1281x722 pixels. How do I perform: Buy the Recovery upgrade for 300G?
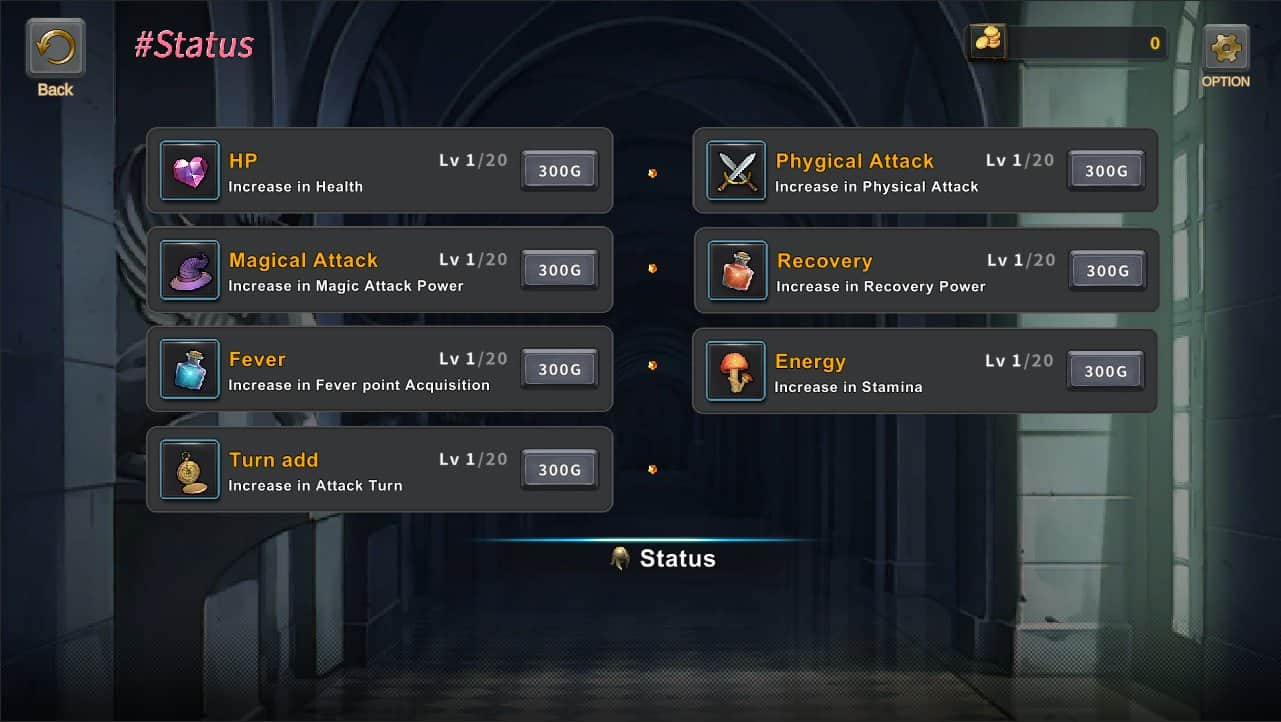(1107, 271)
